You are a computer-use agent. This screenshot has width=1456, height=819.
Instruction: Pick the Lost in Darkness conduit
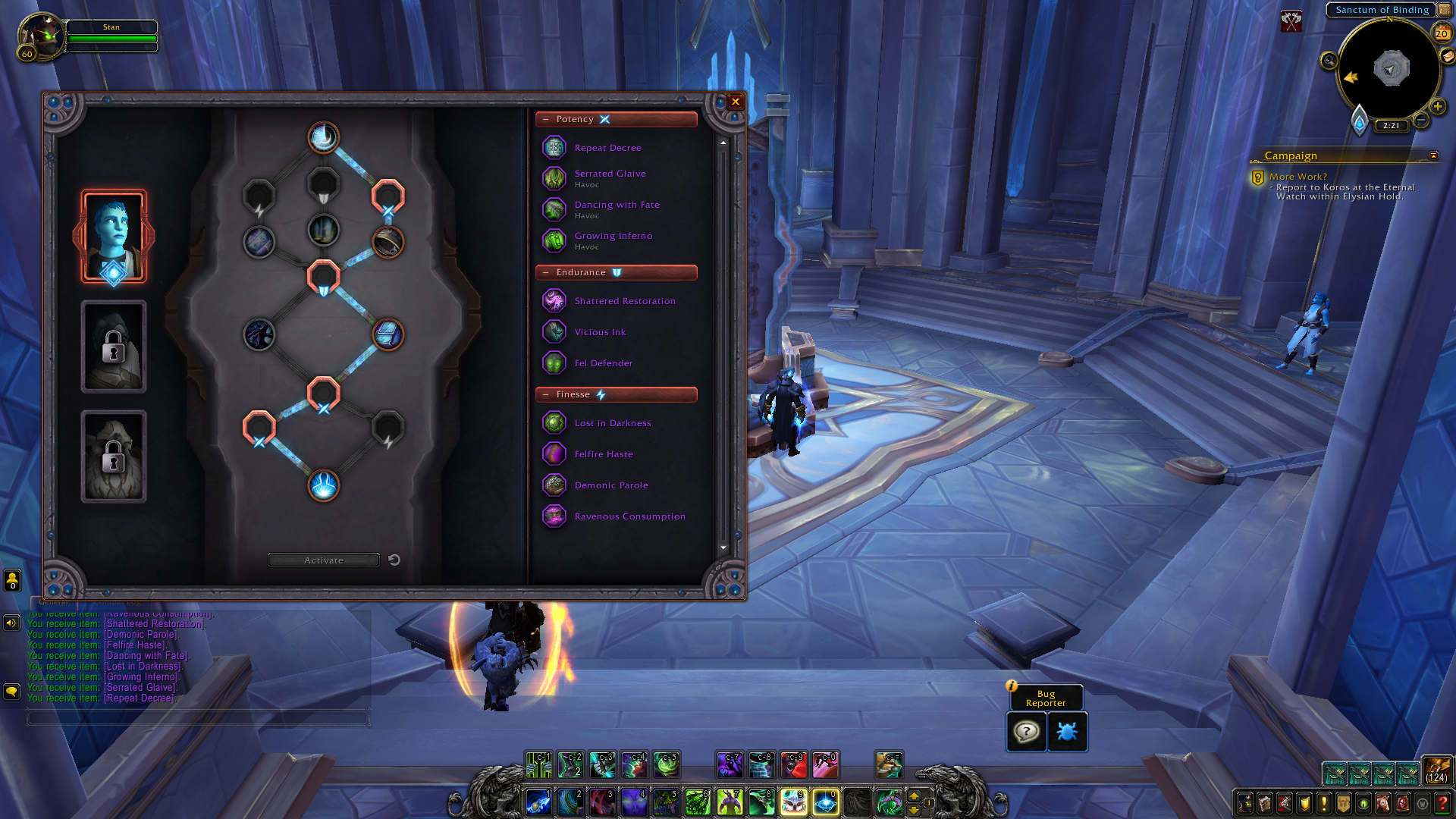click(612, 423)
